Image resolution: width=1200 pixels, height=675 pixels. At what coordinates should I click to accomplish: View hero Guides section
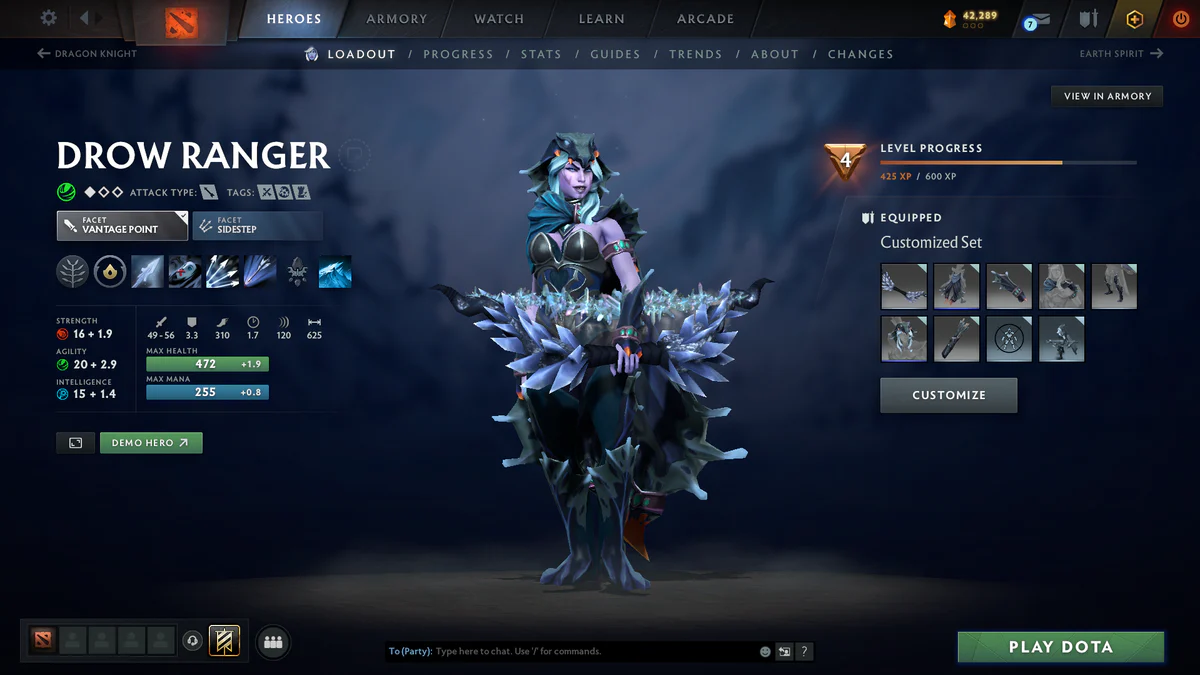(x=615, y=54)
